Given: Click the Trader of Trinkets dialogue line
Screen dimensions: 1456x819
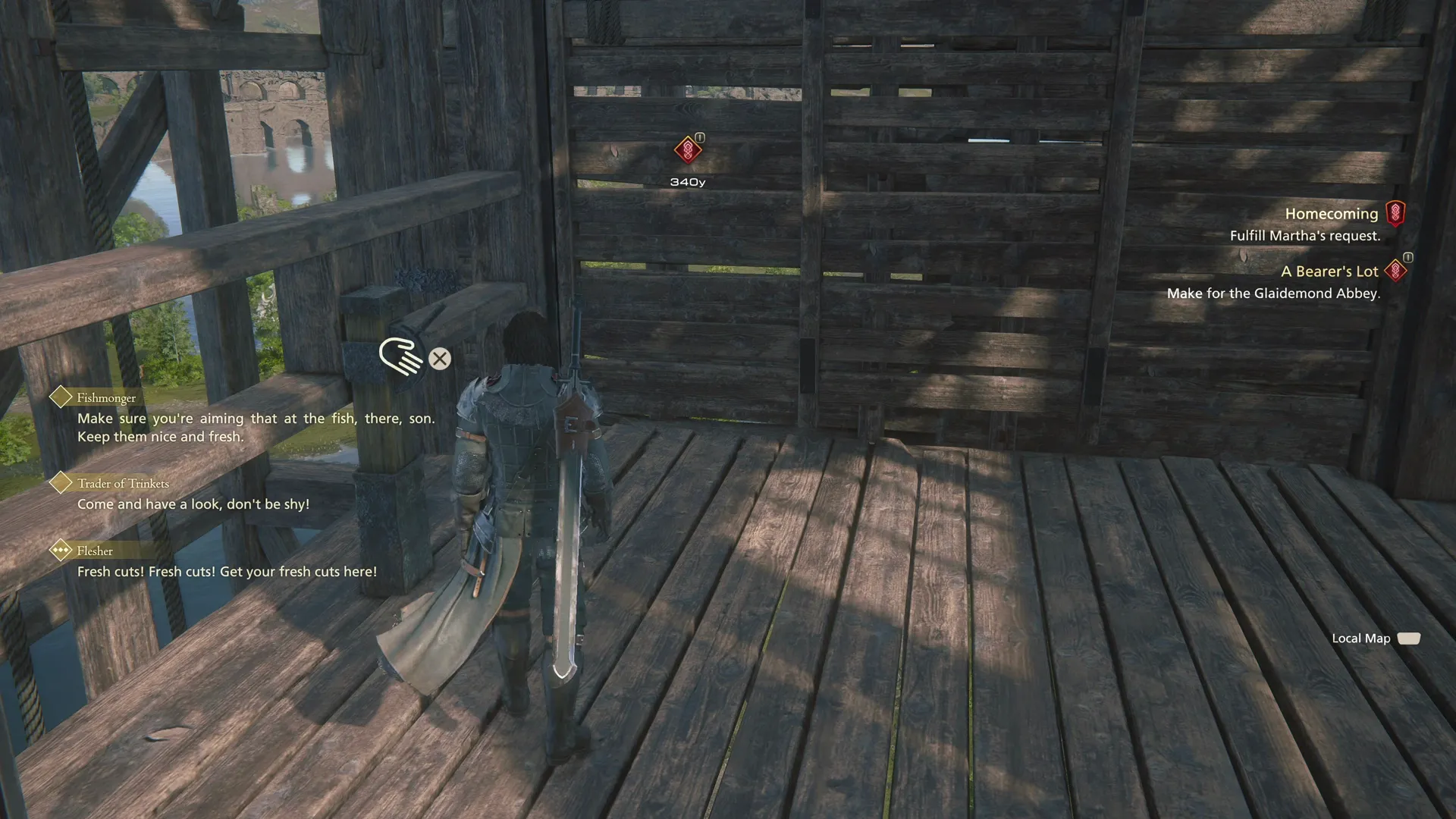Looking at the screenshot, I should (x=193, y=504).
